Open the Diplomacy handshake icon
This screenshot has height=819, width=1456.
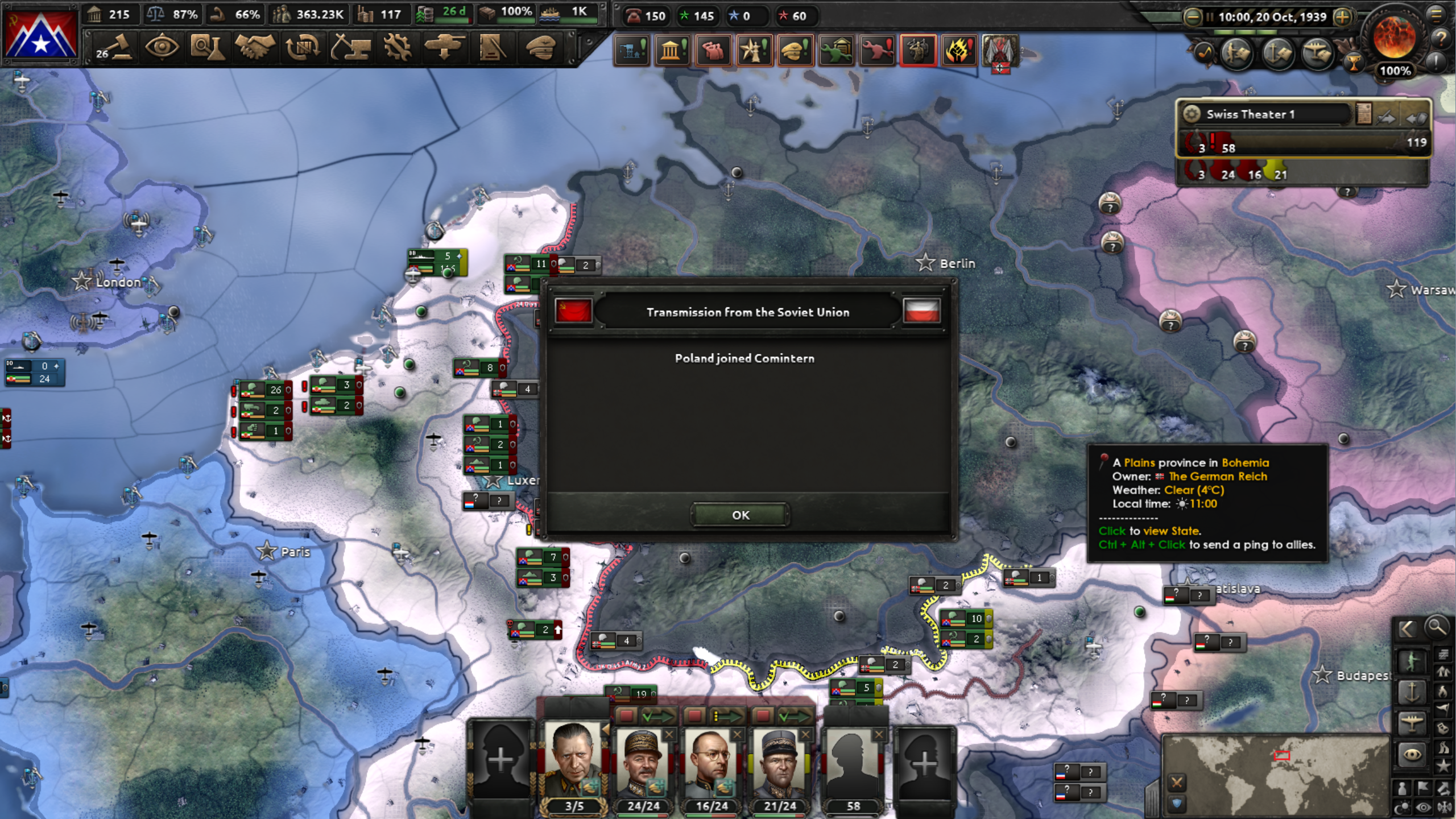[x=255, y=48]
